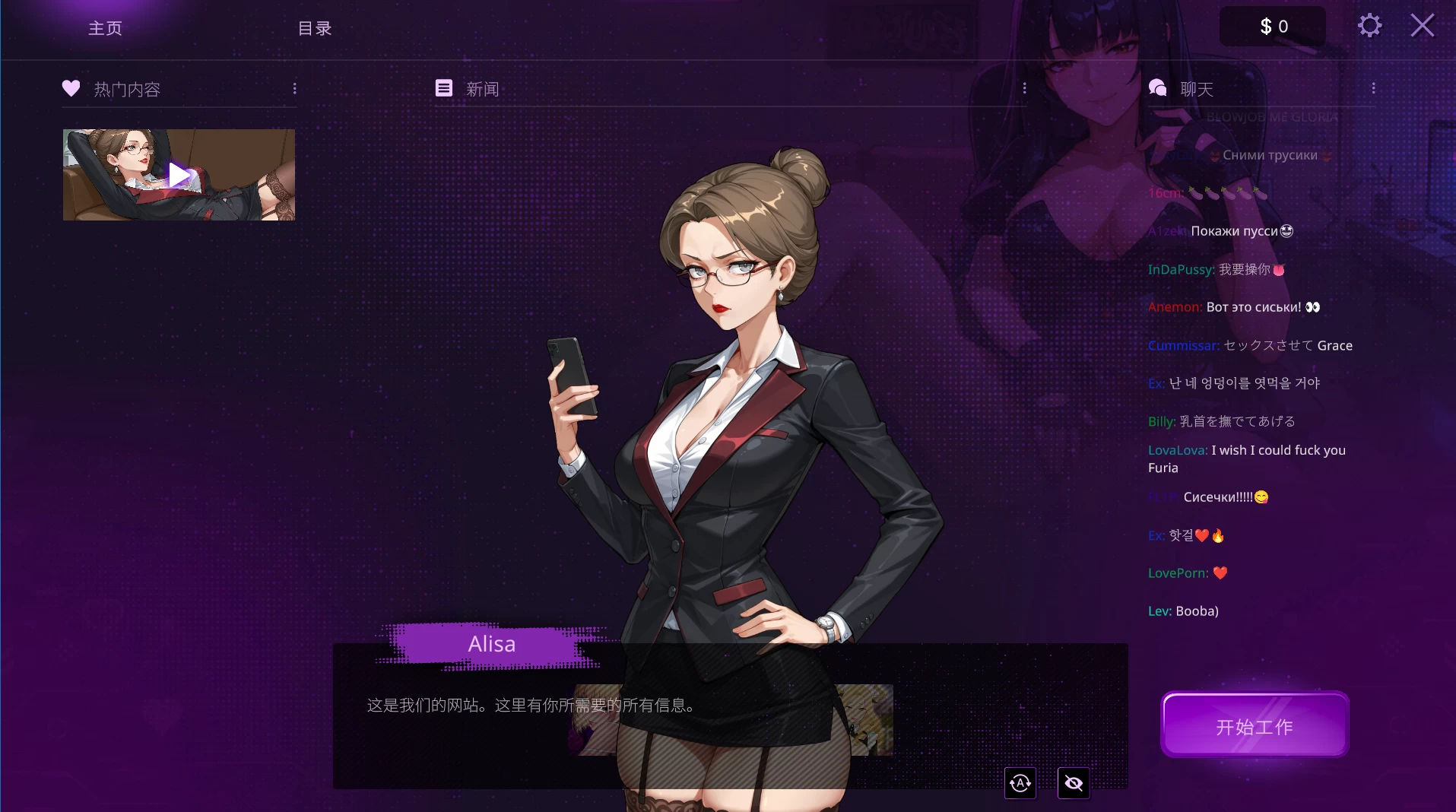This screenshot has width=1456, height=812.
Task: Open the settings gear in the top bar
Action: tap(1369, 25)
